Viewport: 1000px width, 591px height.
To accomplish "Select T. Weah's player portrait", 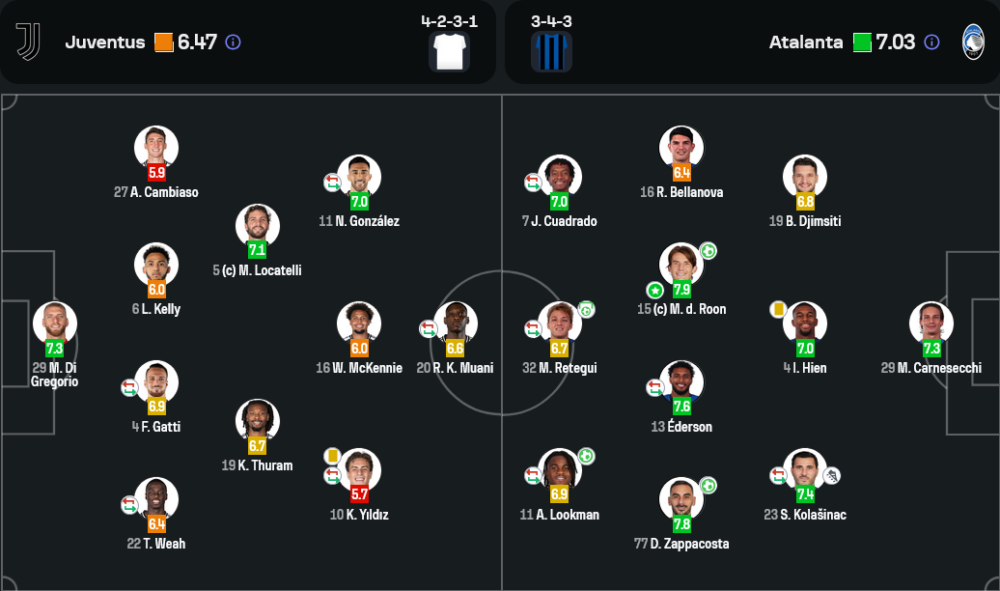I will tap(156, 499).
